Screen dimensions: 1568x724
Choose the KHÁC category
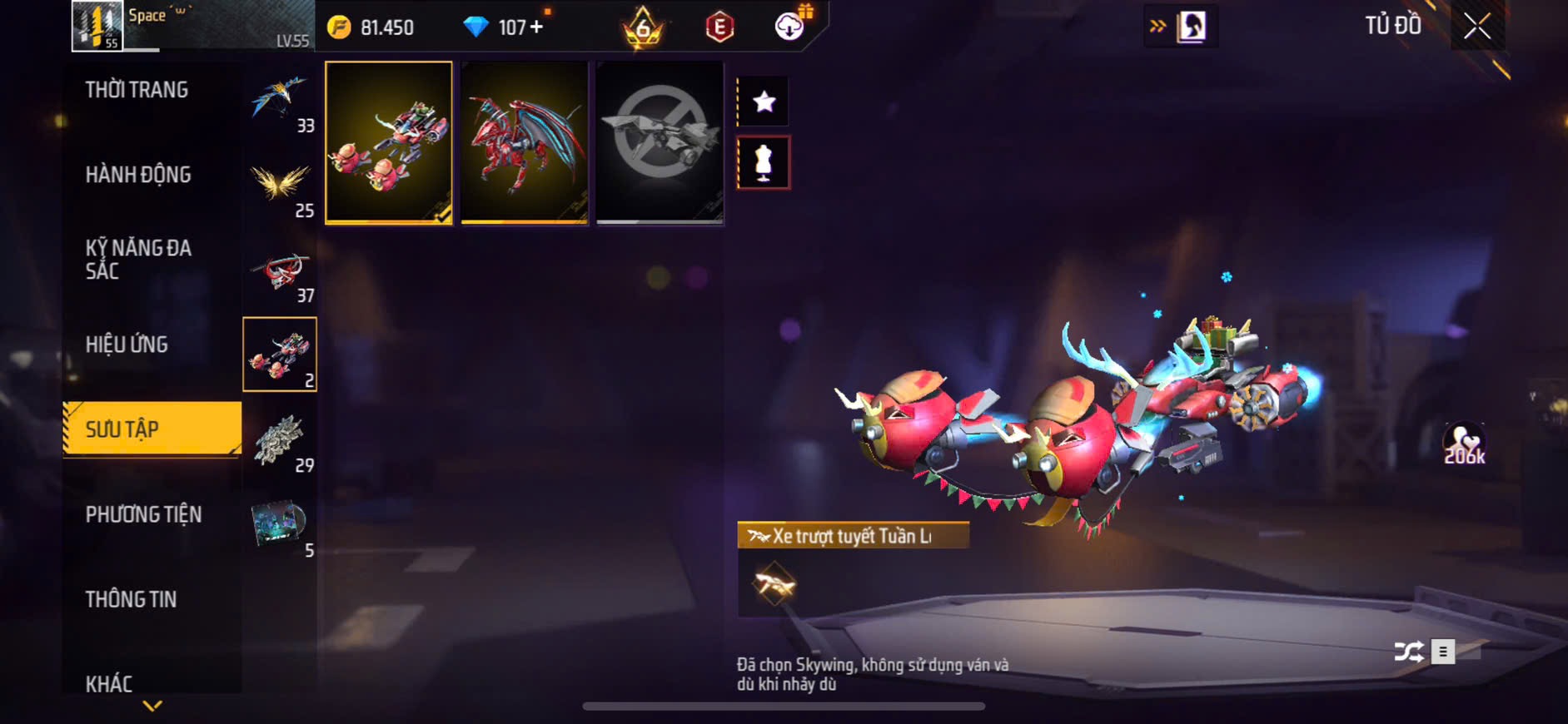(109, 683)
